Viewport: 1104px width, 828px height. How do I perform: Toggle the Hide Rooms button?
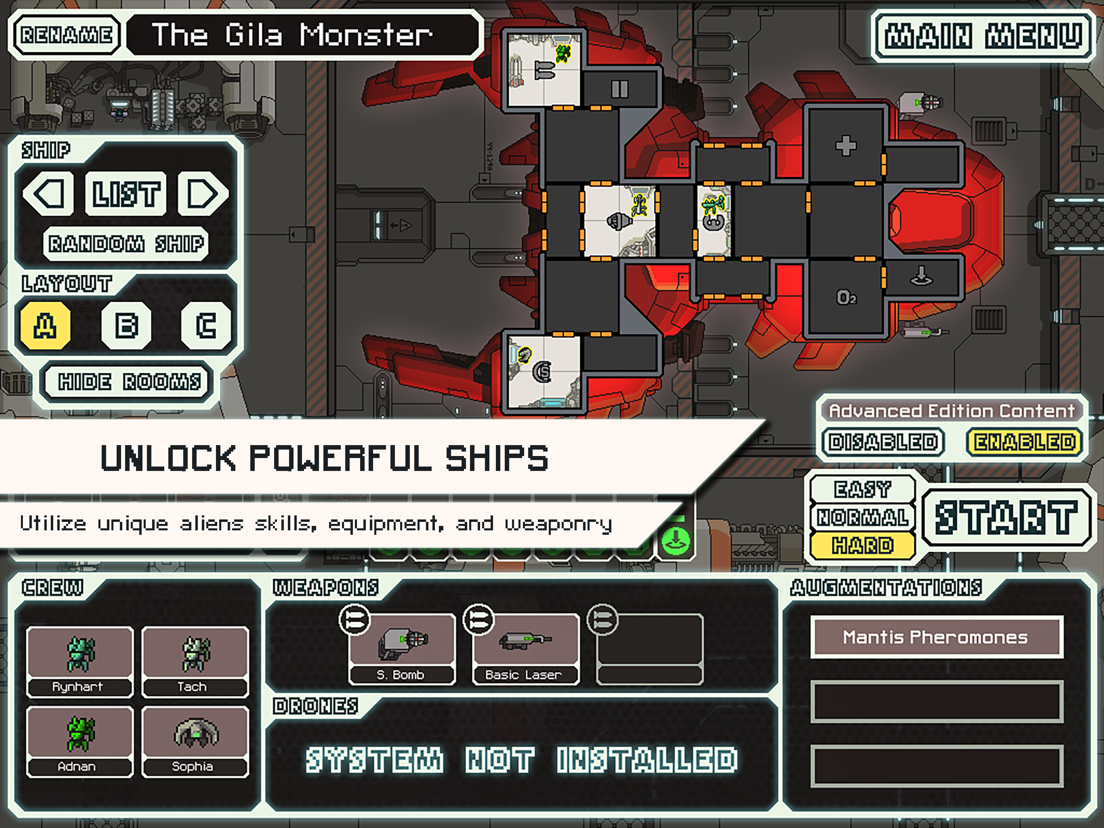(x=129, y=382)
